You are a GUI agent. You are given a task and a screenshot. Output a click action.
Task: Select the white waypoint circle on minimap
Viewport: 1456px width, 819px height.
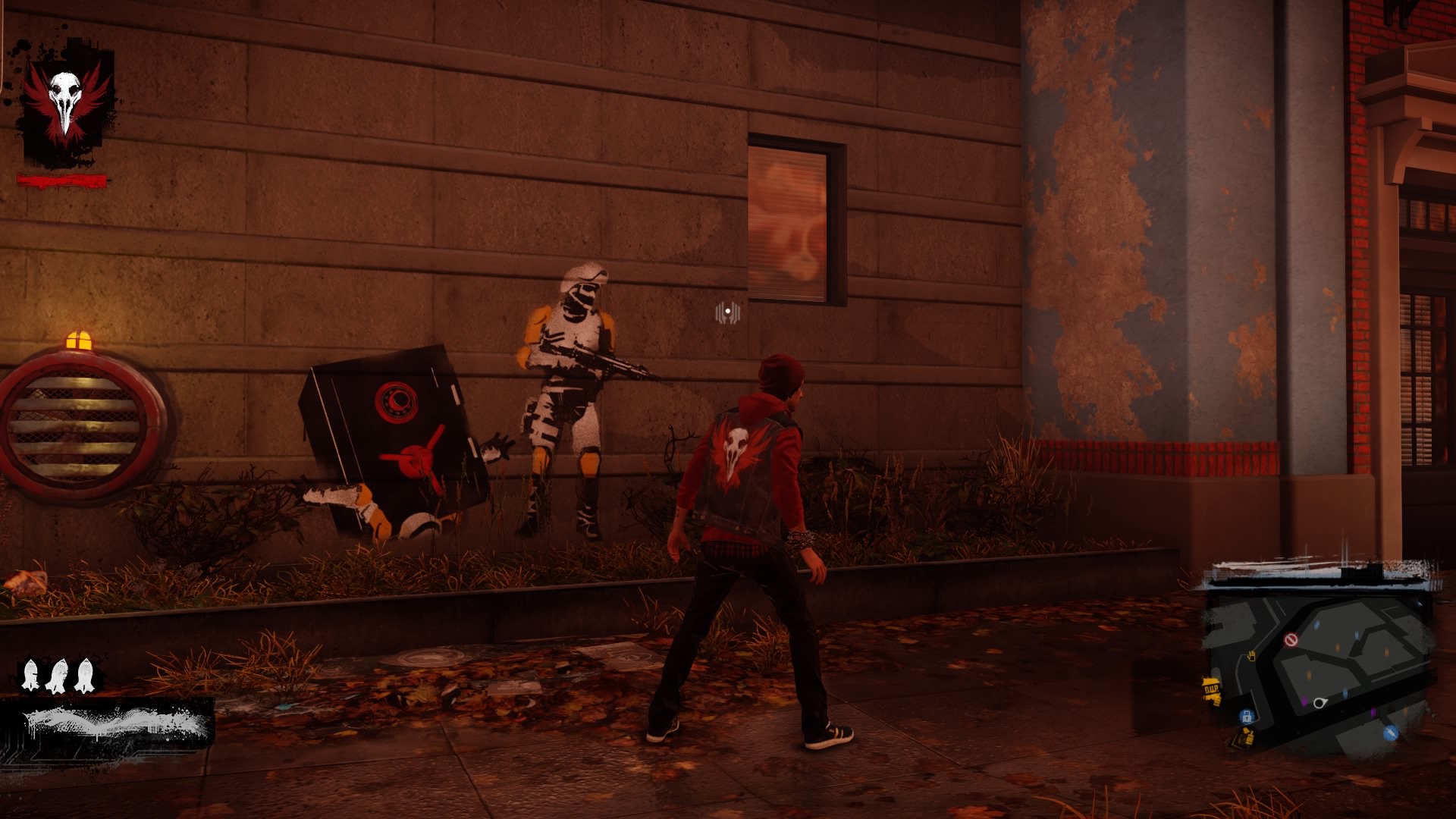(1318, 704)
